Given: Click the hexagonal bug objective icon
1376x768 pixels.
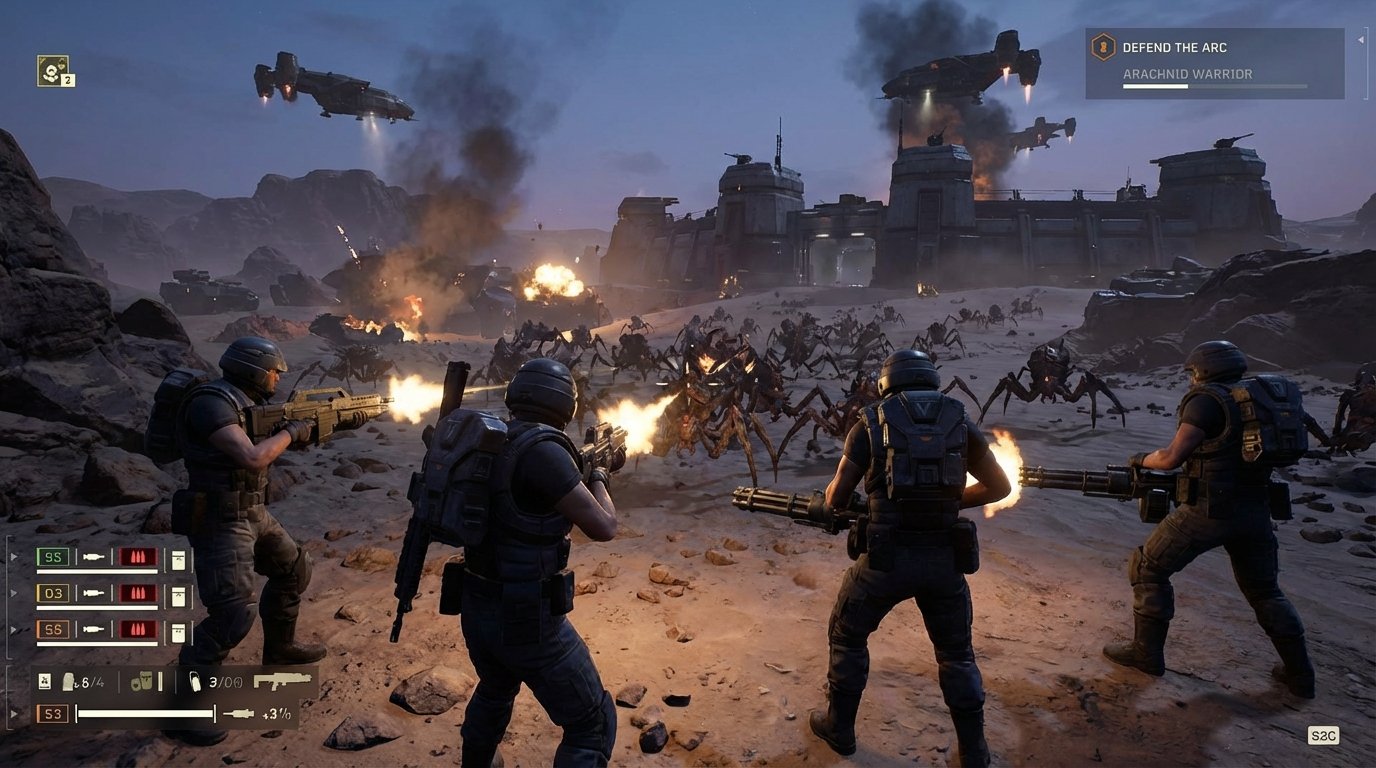Looking at the screenshot, I should (1104, 46).
